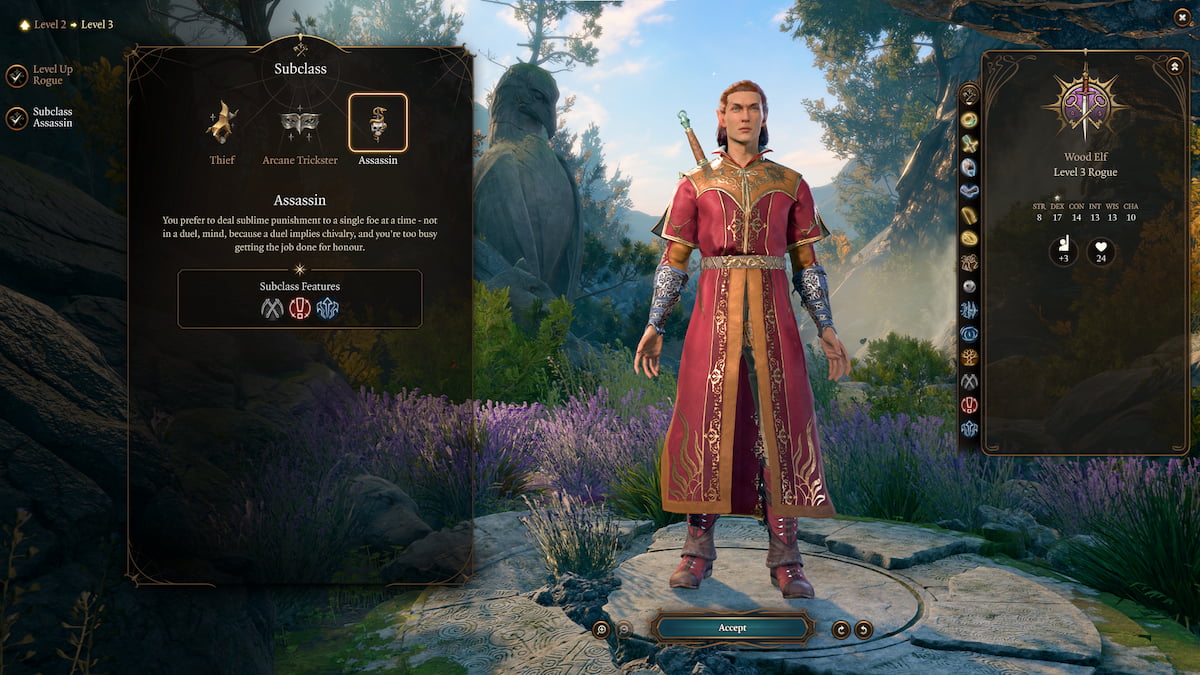
Task: Open the Level Up Rogue step
Action: click(17, 76)
